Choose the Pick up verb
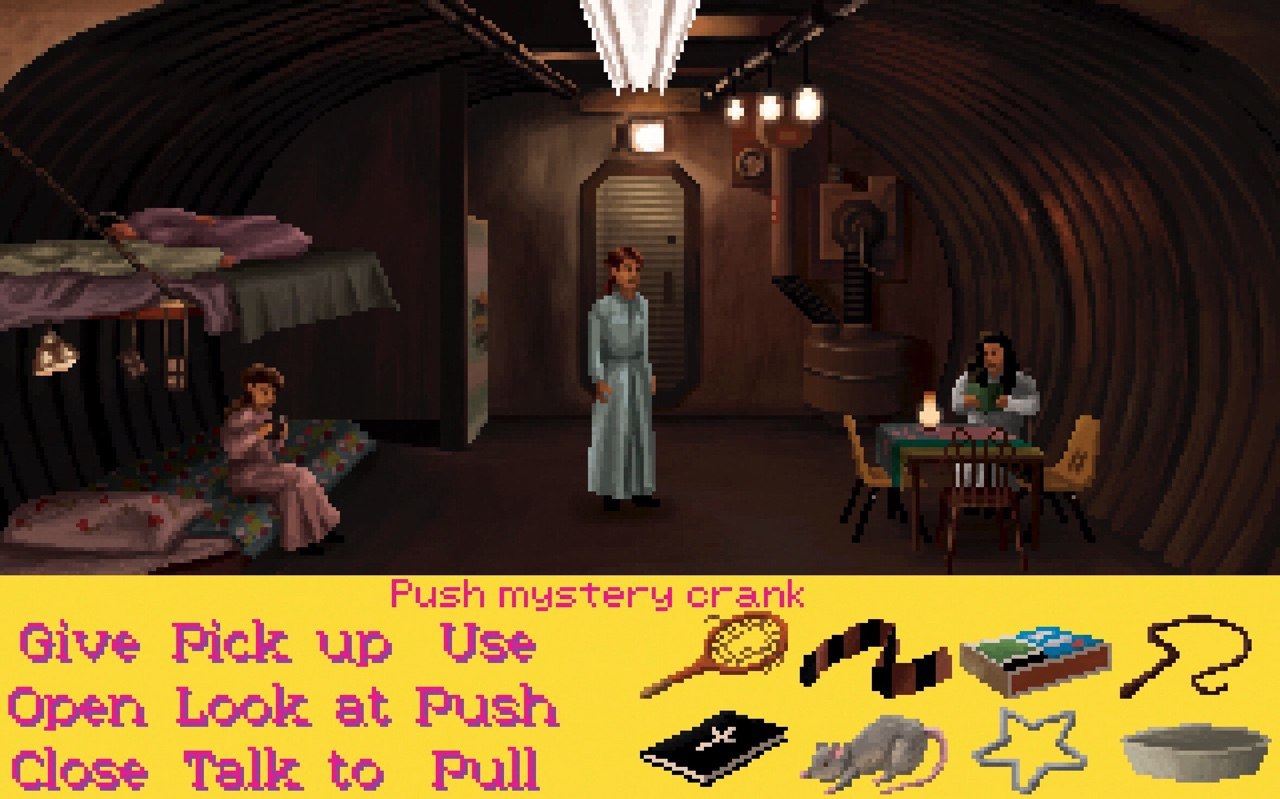1280x799 pixels. point(282,645)
